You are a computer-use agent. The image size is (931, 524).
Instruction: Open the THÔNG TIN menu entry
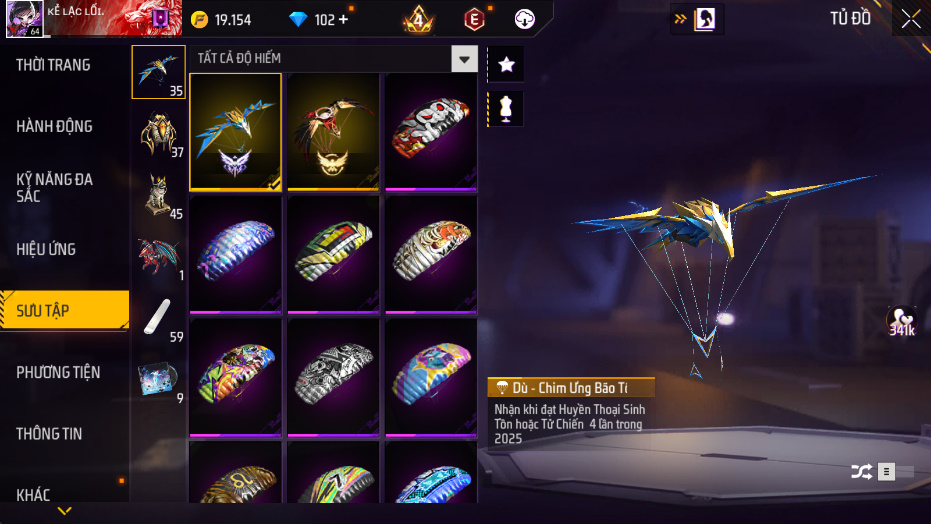(x=50, y=434)
